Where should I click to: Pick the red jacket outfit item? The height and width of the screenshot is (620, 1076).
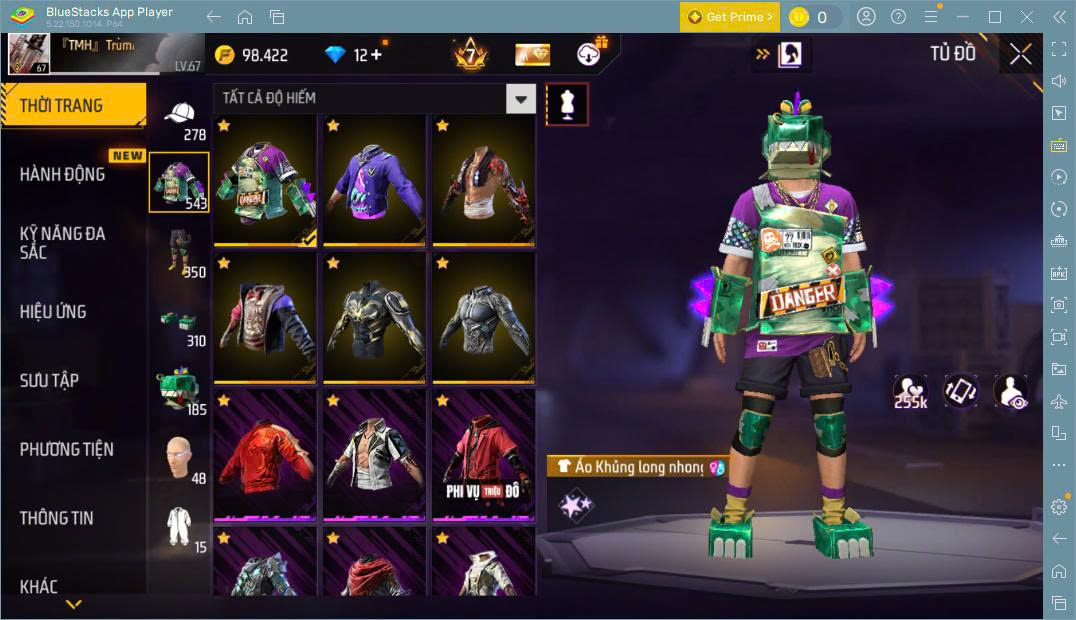[265, 455]
